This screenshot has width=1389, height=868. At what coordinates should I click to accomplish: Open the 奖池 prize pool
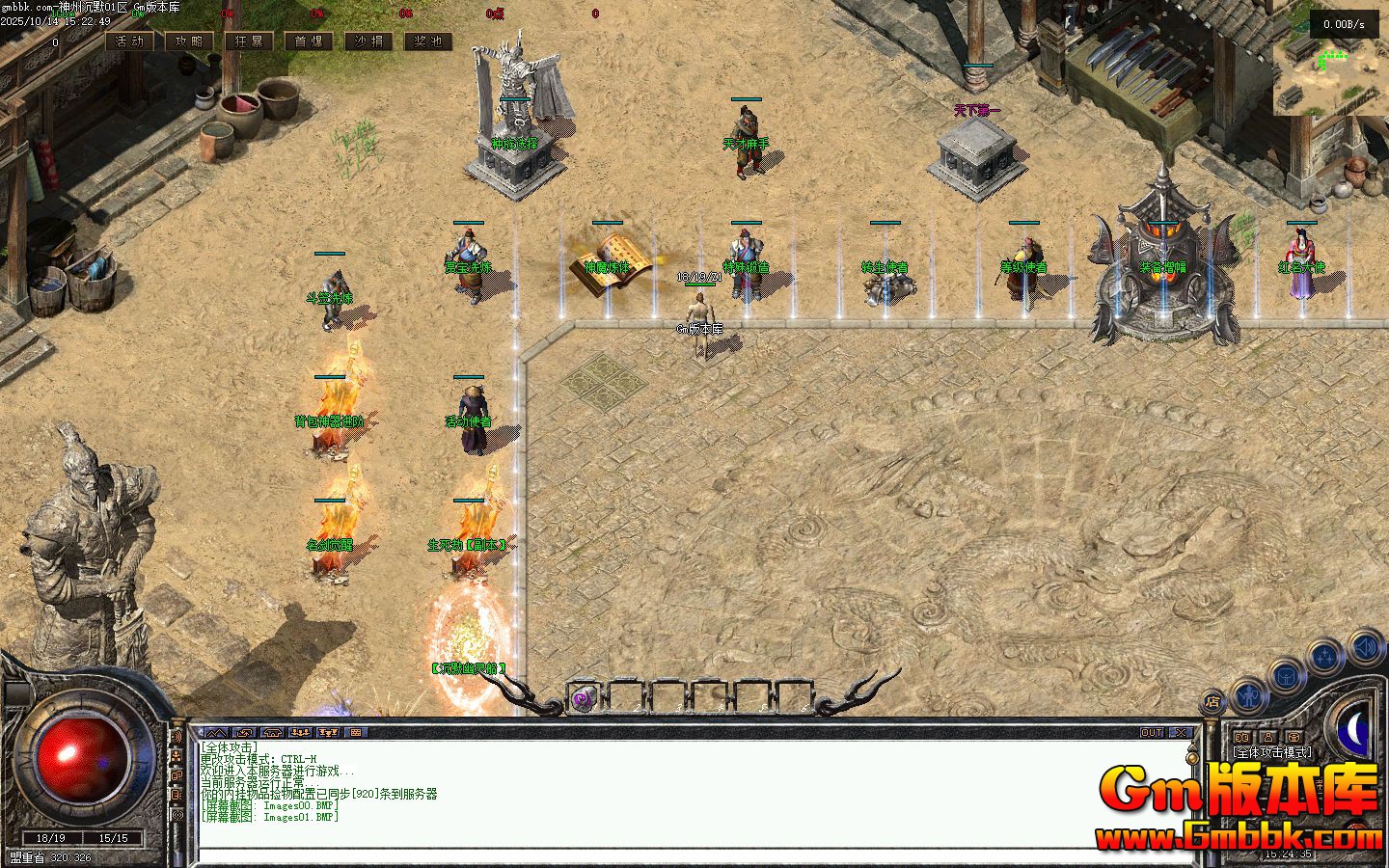[x=428, y=41]
